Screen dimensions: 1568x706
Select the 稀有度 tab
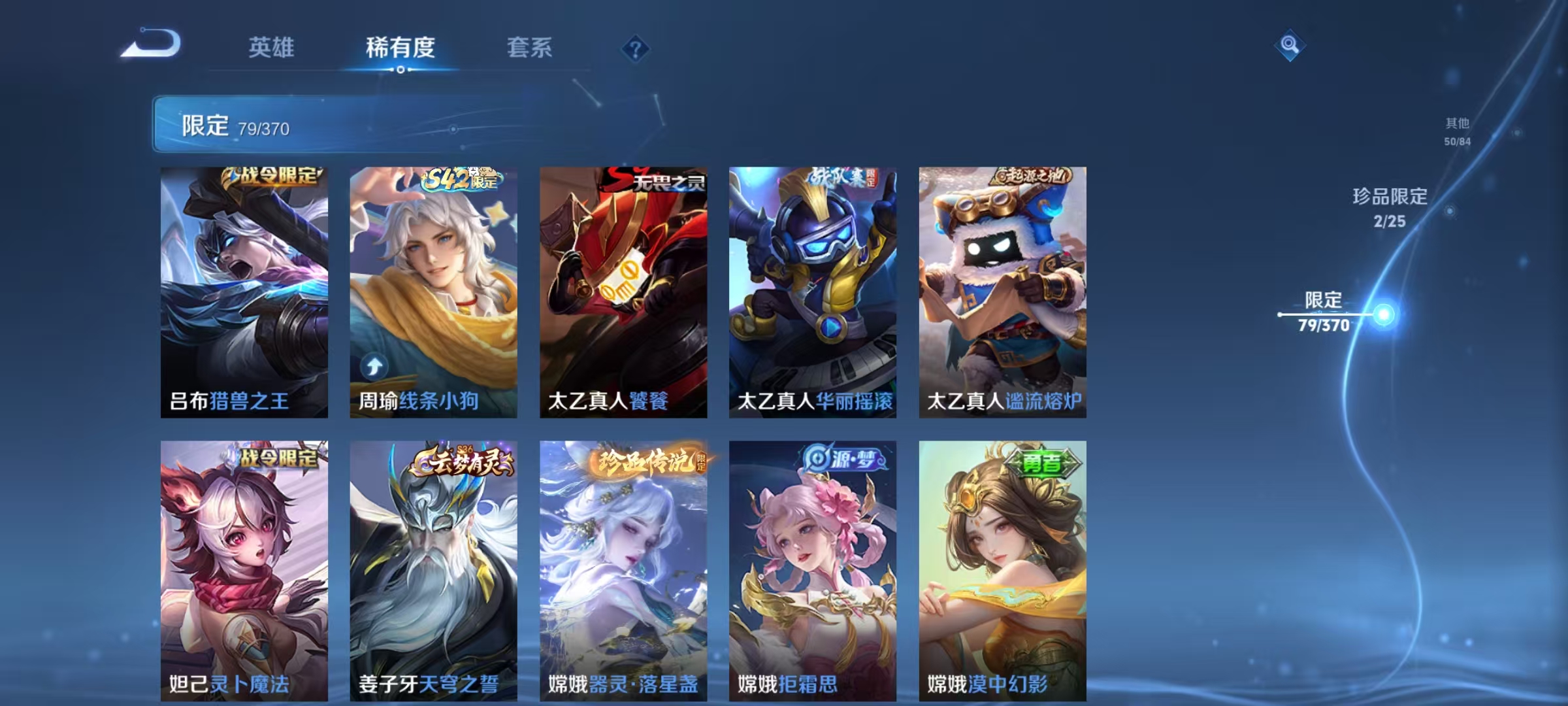point(400,48)
